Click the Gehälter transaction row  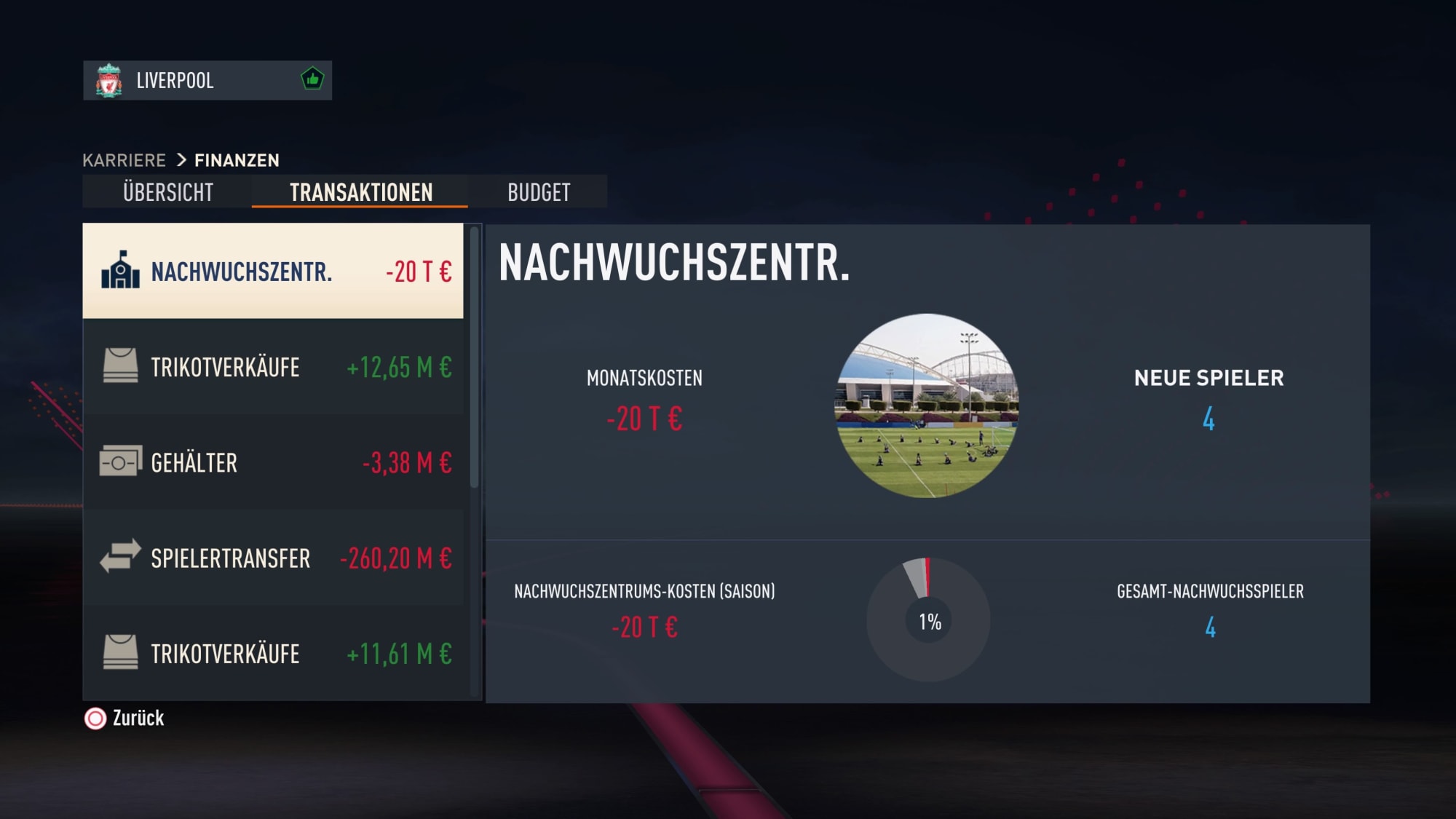273,462
